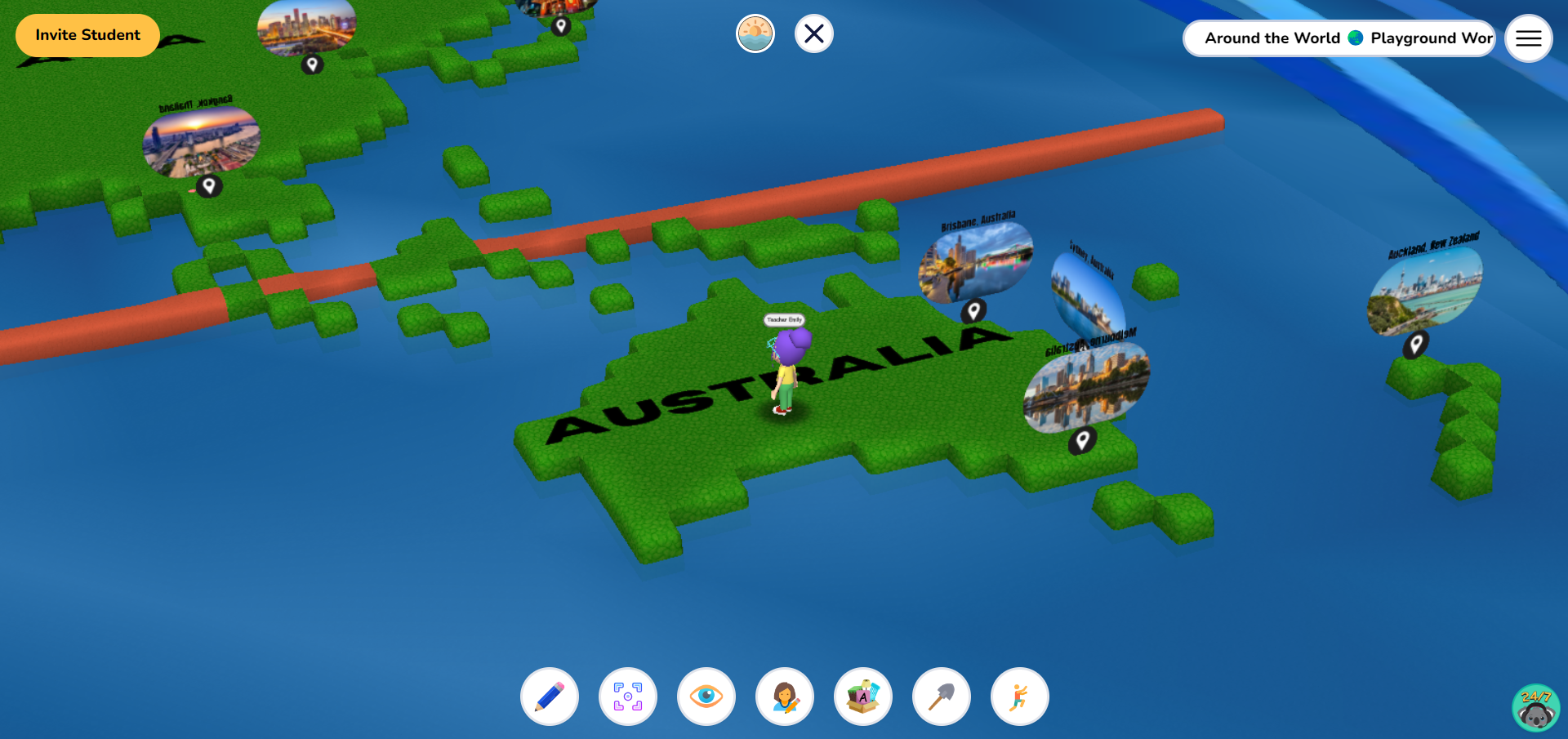Click the running movement mode icon

pos(1018,696)
